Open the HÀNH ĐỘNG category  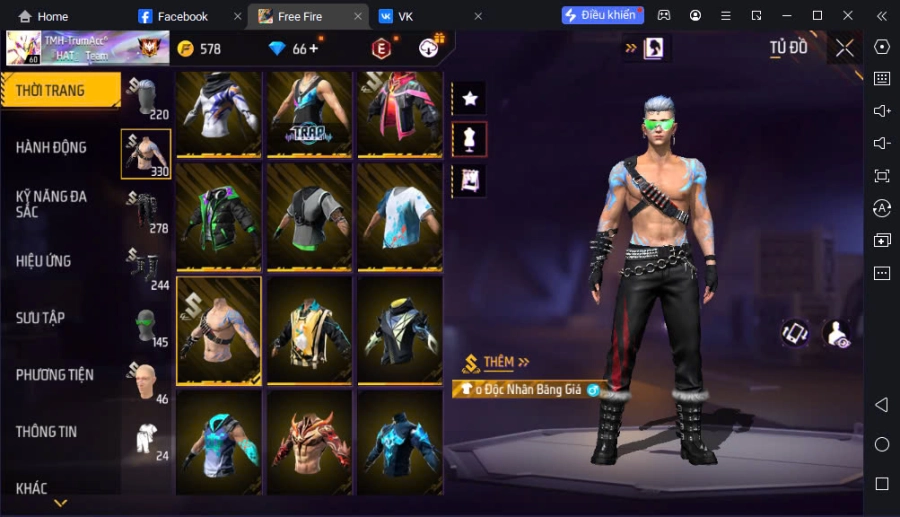pyautogui.click(x=51, y=147)
